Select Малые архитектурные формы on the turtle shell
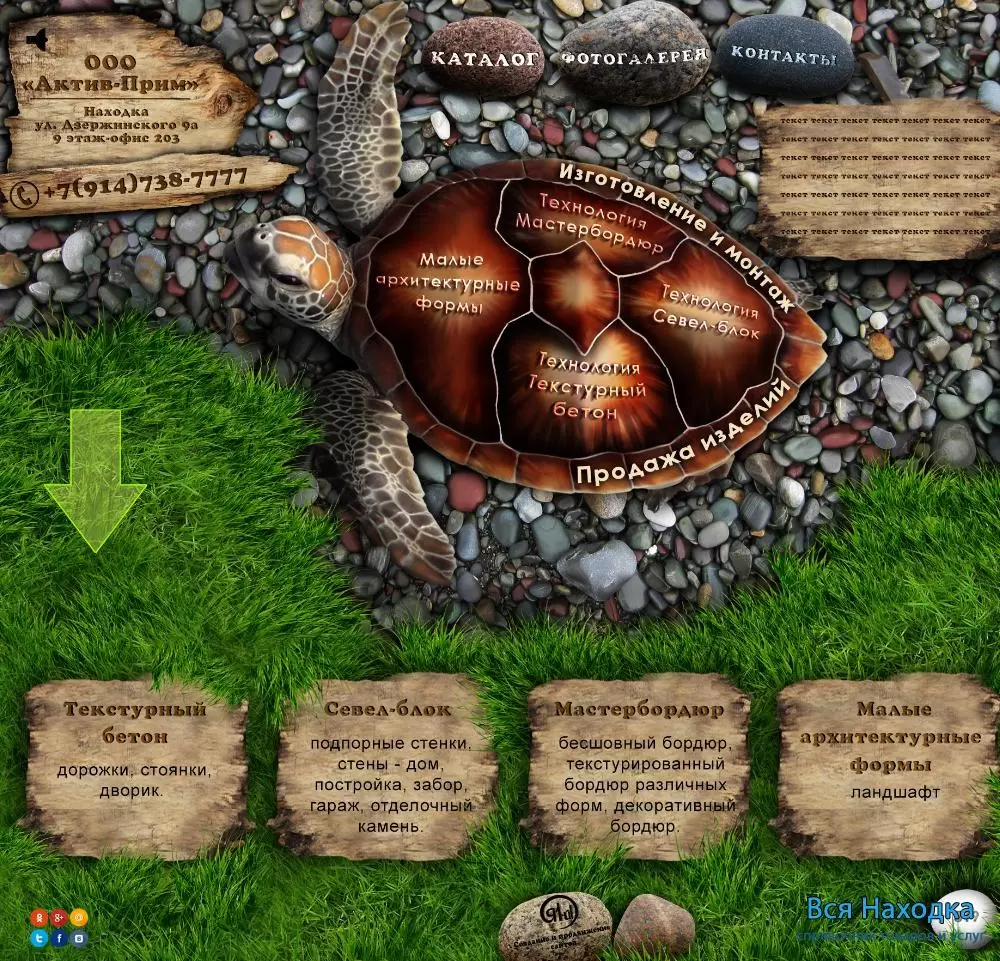Viewport: 1000px width, 961px height. 447,283
